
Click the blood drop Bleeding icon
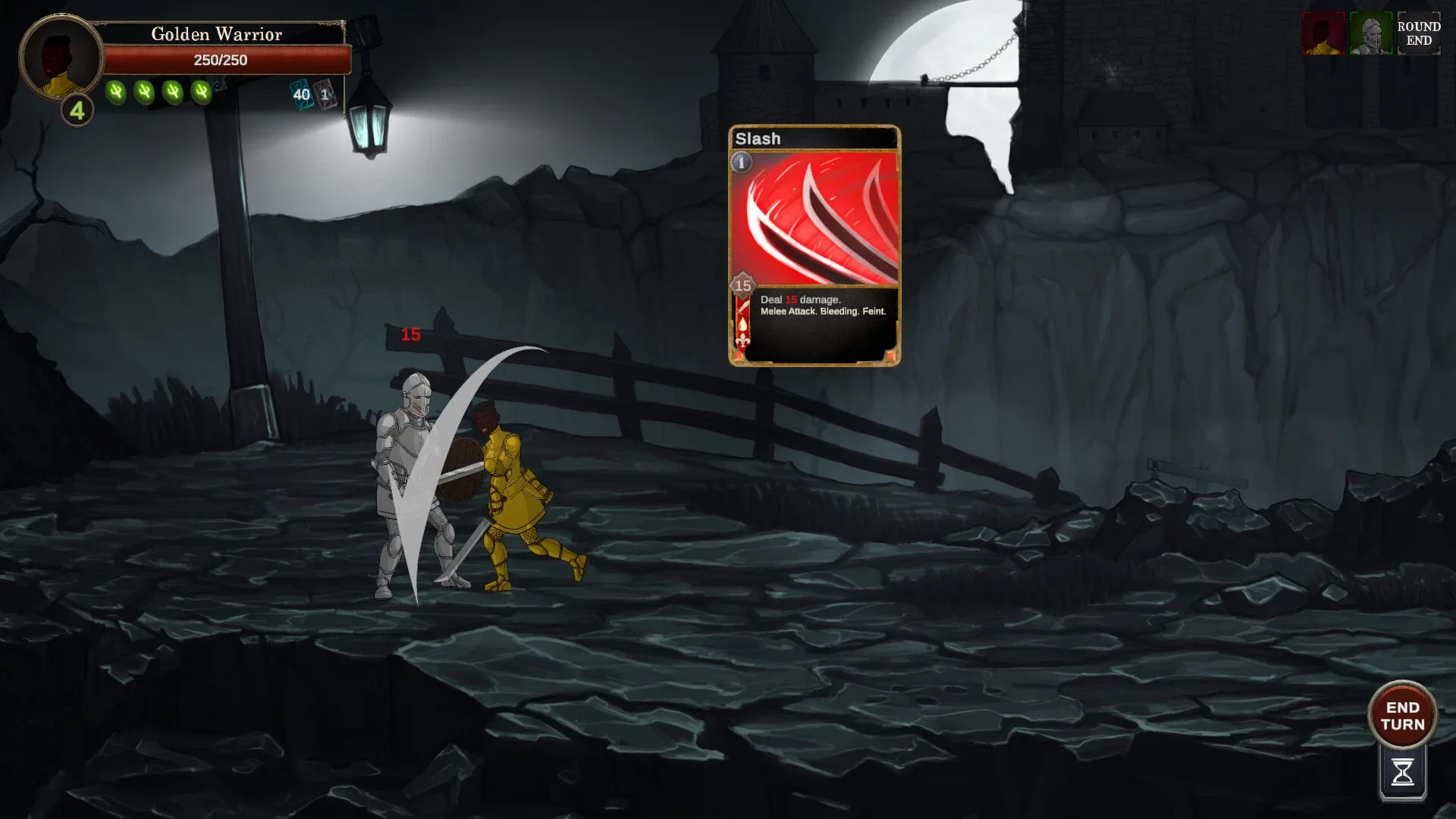(x=742, y=325)
